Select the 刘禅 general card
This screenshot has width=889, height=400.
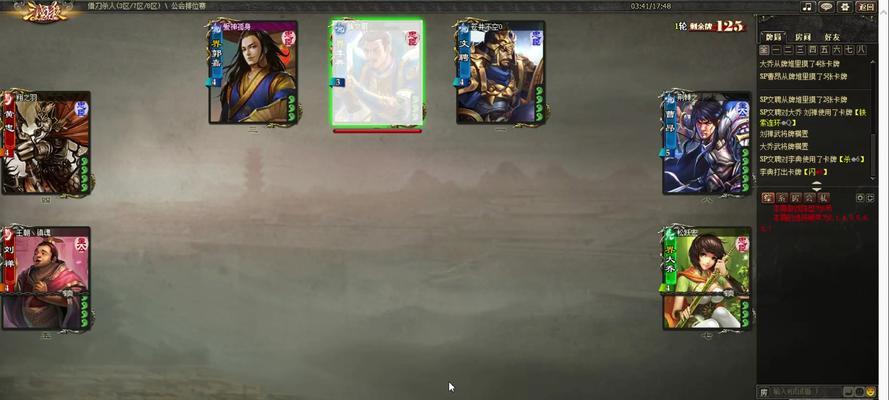pyautogui.click(x=45, y=278)
